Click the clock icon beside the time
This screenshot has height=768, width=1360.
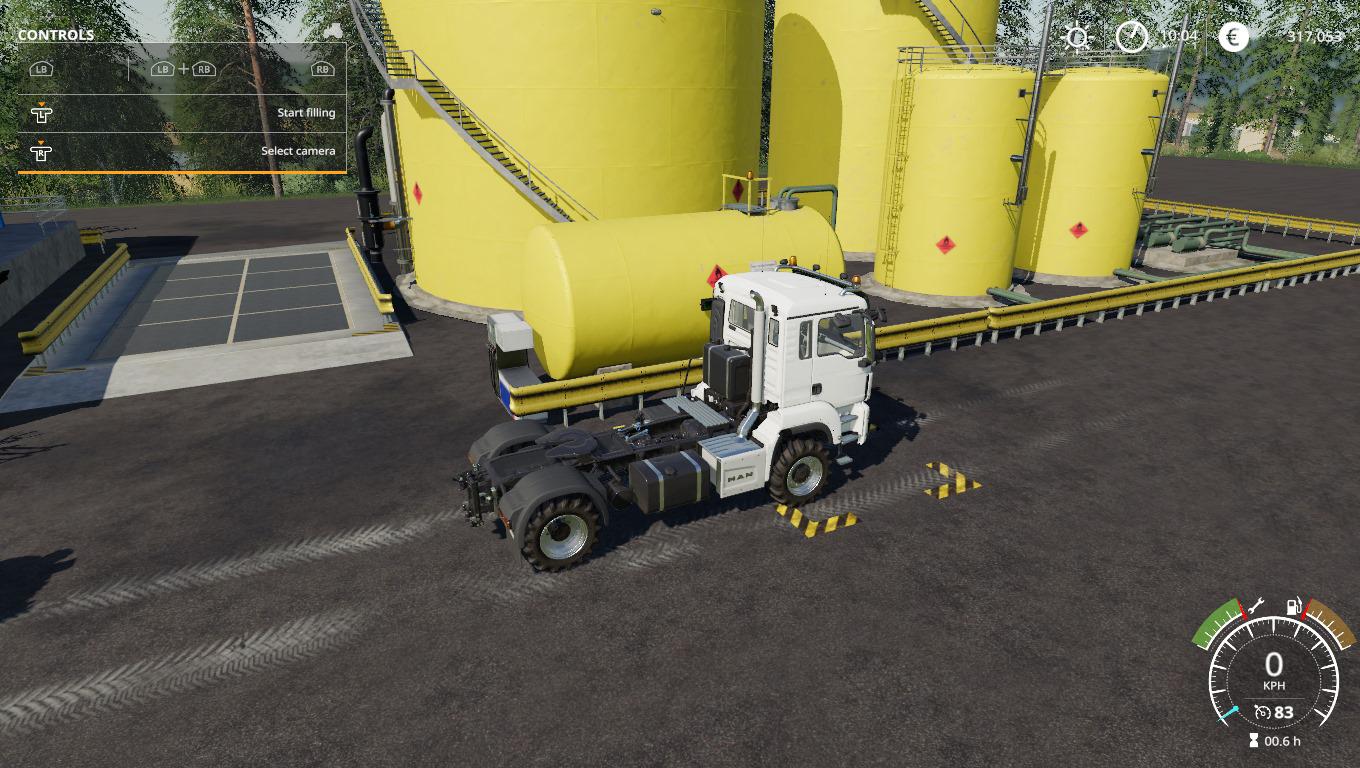coord(1131,37)
